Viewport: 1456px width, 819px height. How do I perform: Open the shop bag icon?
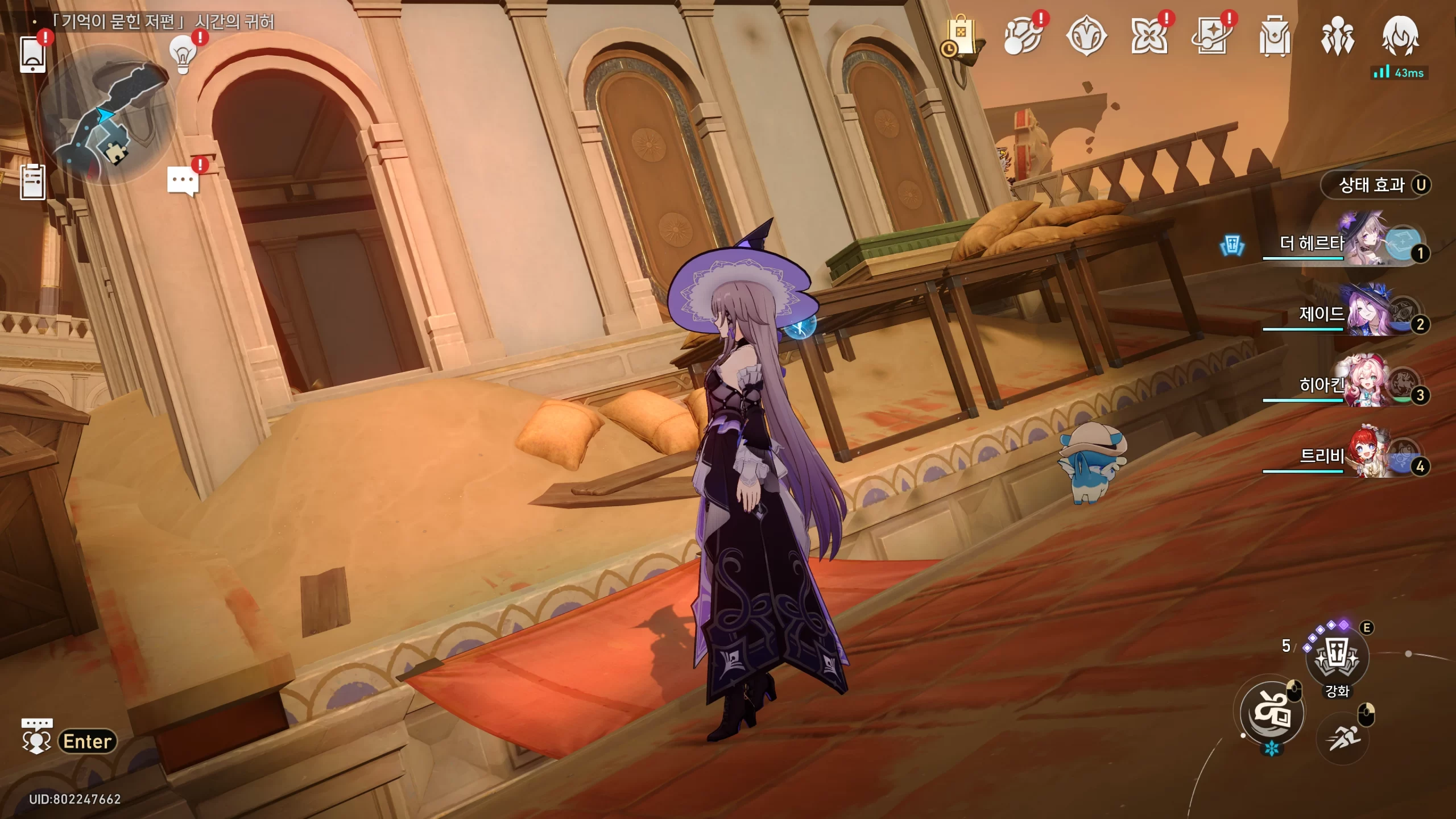coord(960,36)
